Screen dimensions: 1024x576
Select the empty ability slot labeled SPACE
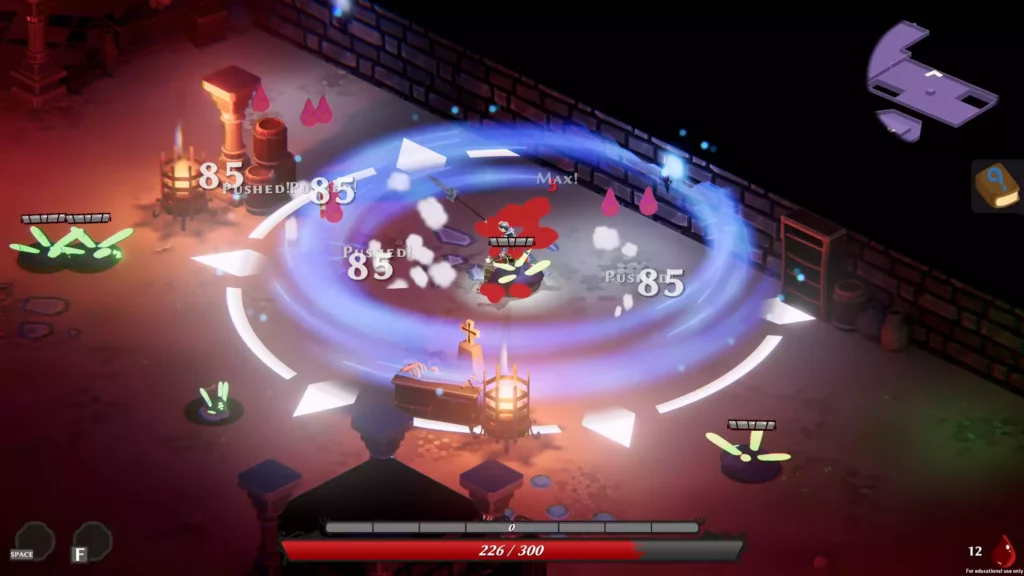tap(35, 539)
